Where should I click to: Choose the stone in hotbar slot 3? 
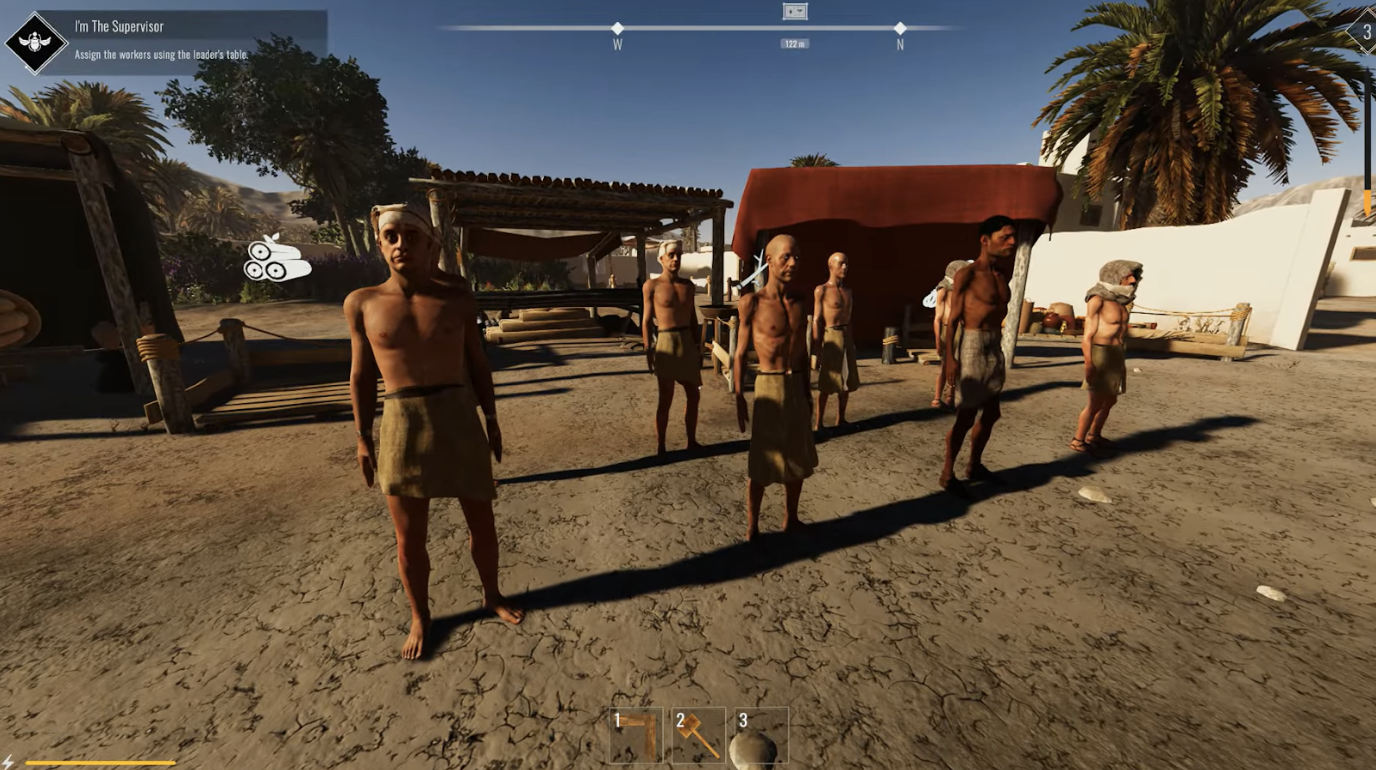pyautogui.click(x=760, y=737)
